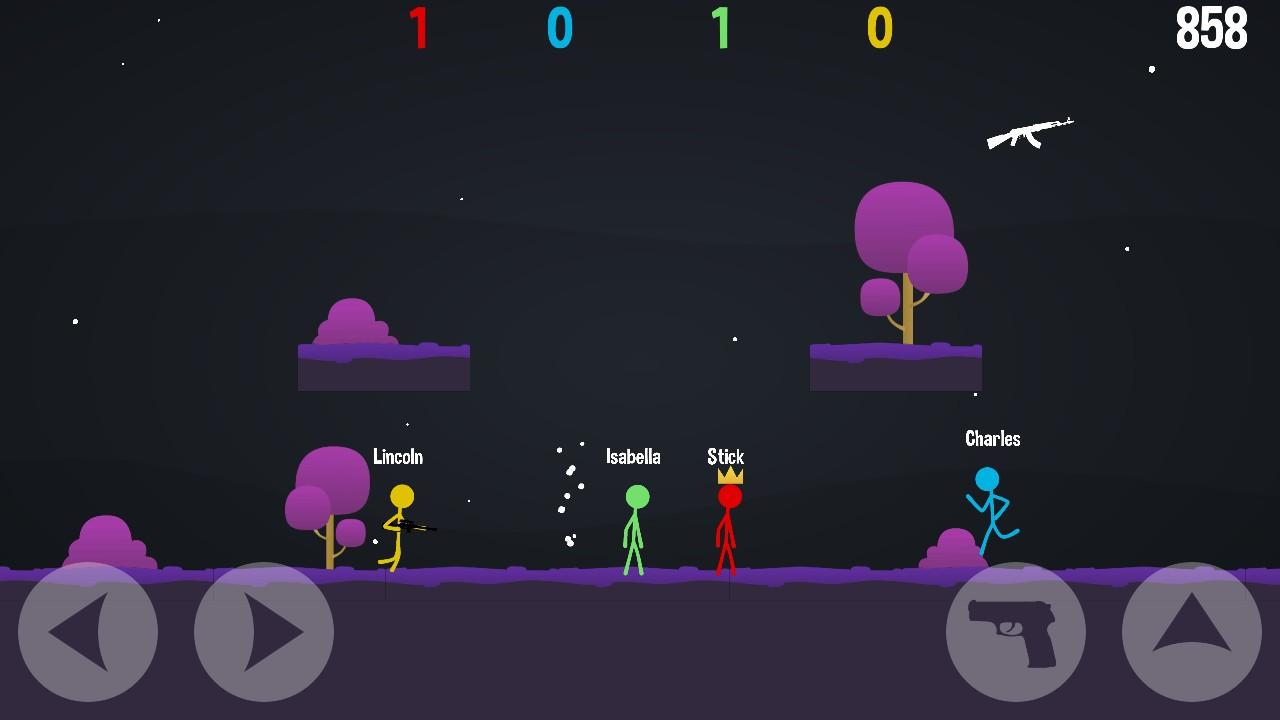
Task: Click the Isabella name label
Action: (633, 457)
